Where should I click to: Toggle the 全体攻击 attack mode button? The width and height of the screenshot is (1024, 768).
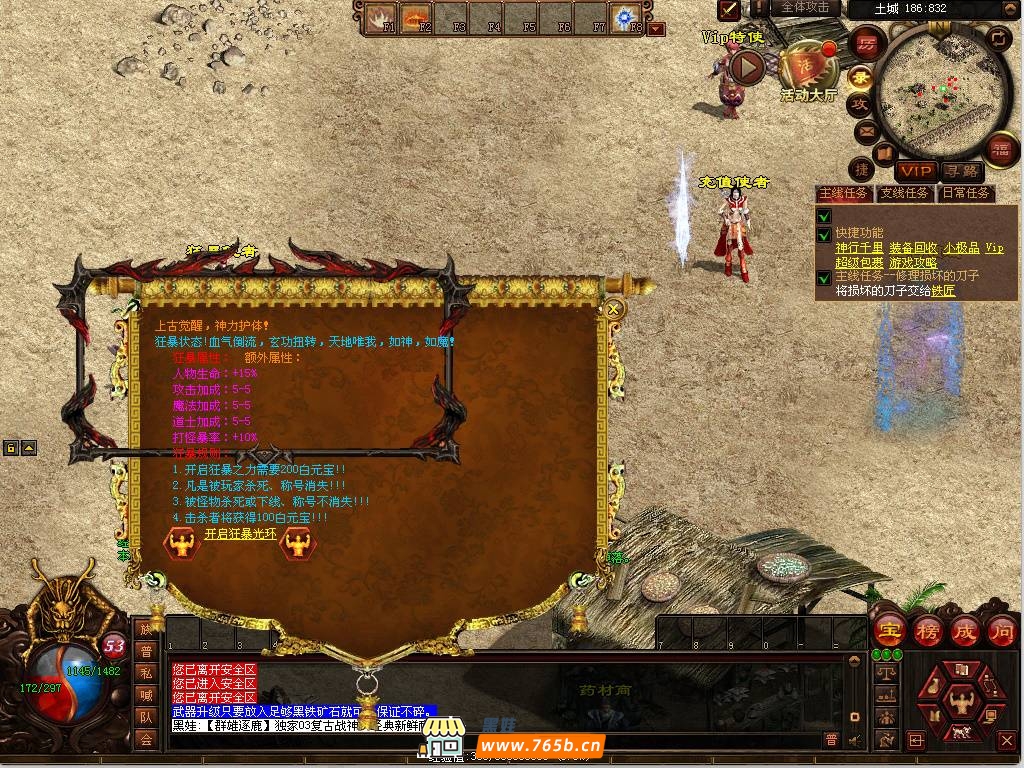point(805,8)
